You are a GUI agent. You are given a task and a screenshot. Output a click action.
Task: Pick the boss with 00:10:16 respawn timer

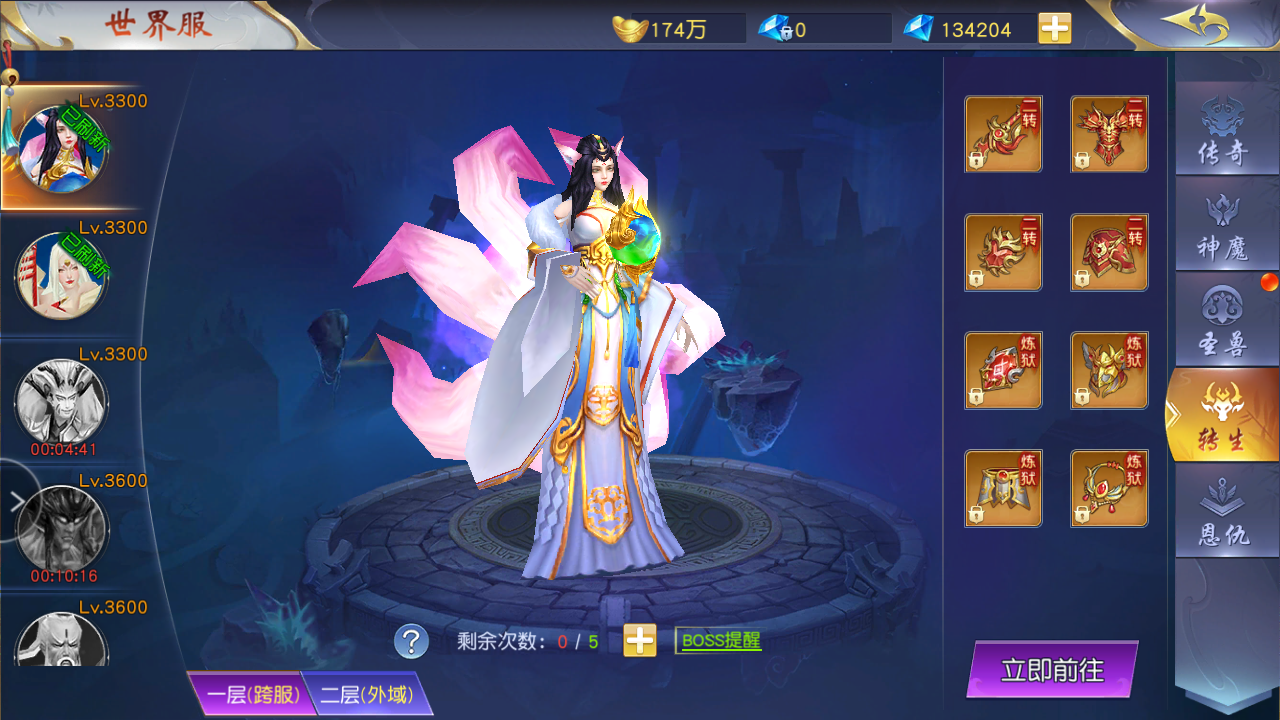point(60,528)
